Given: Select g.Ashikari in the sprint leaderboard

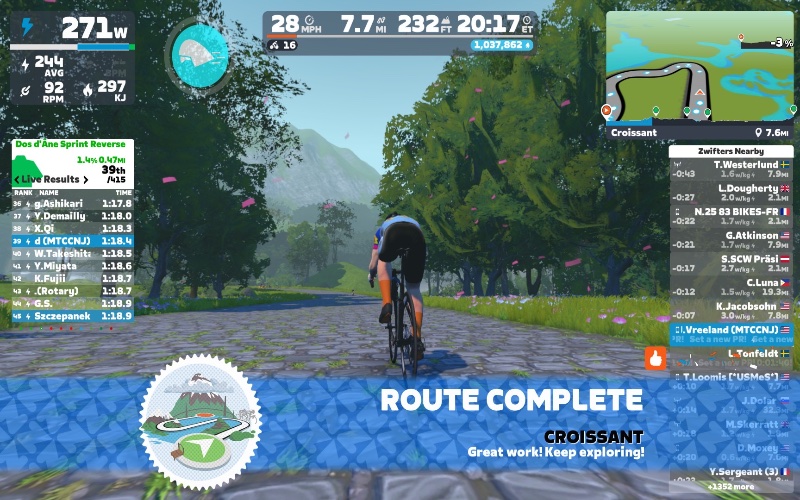Looking at the screenshot, I should (73, 203).
